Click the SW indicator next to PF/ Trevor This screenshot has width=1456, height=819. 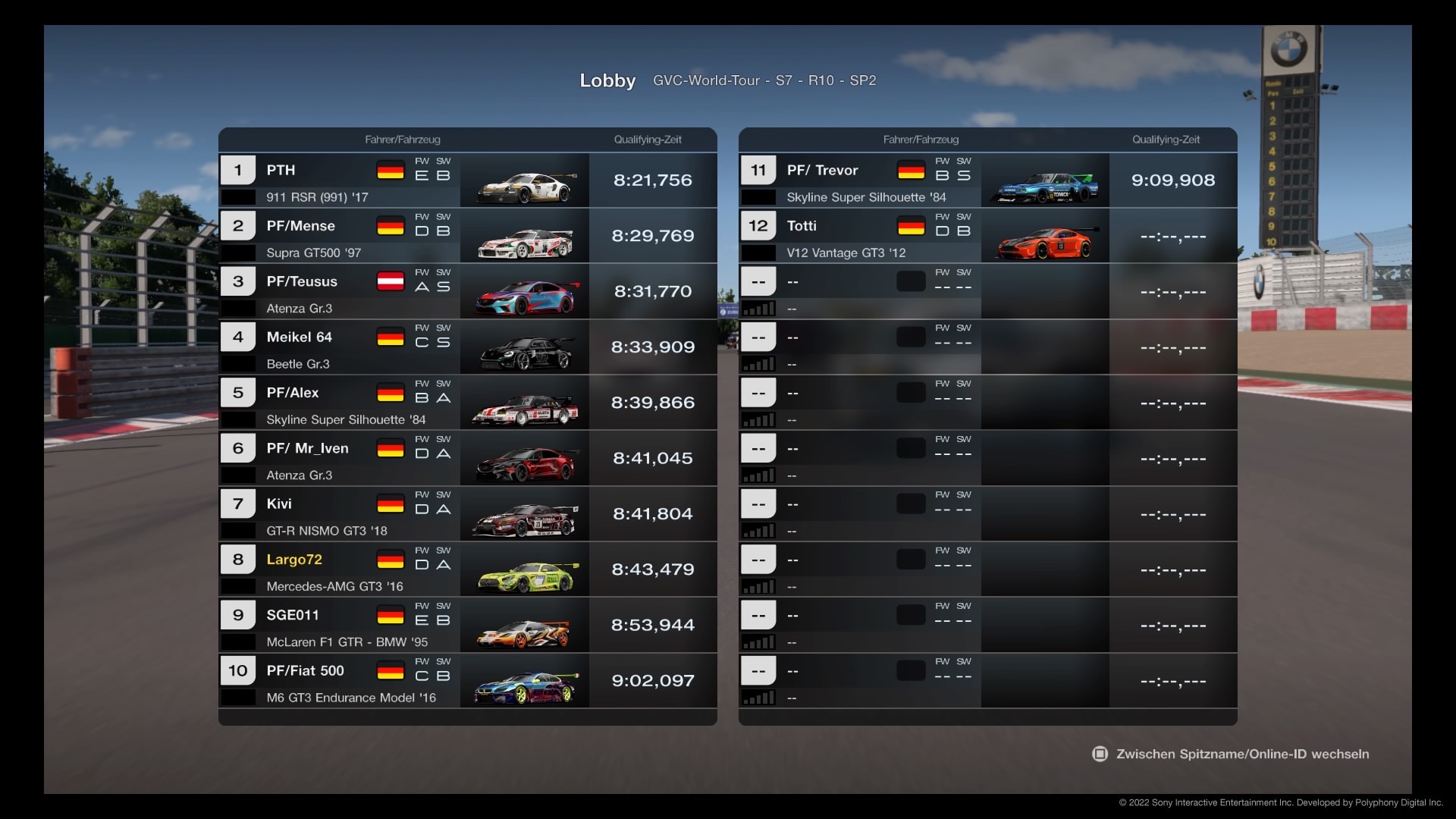pos(963,170)
